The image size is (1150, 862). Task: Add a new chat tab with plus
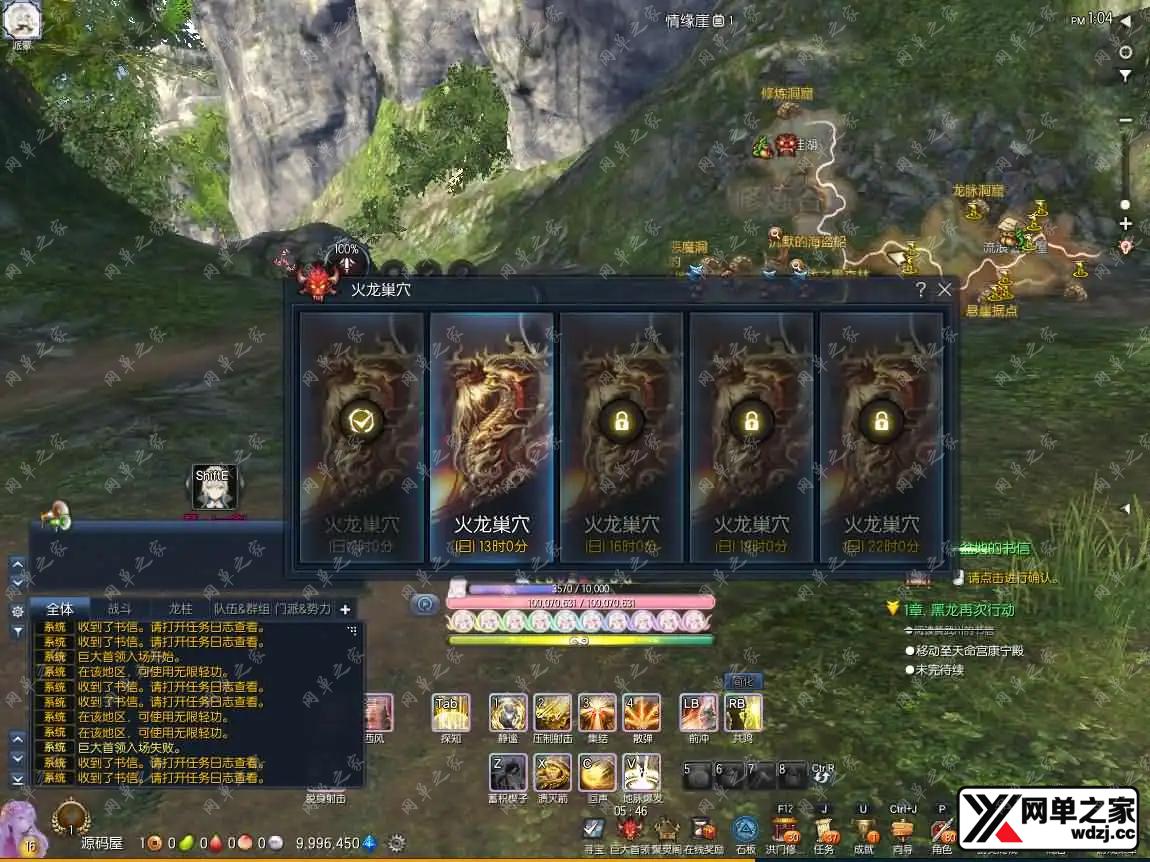[345, 609]
